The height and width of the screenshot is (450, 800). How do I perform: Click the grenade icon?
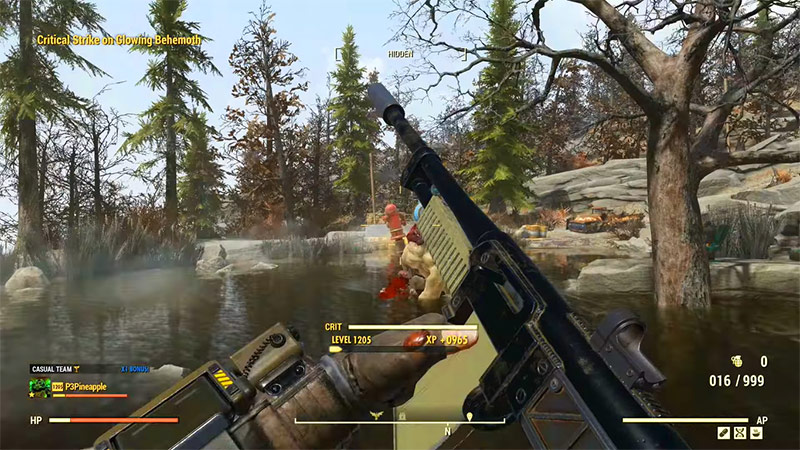coord(737,361)
